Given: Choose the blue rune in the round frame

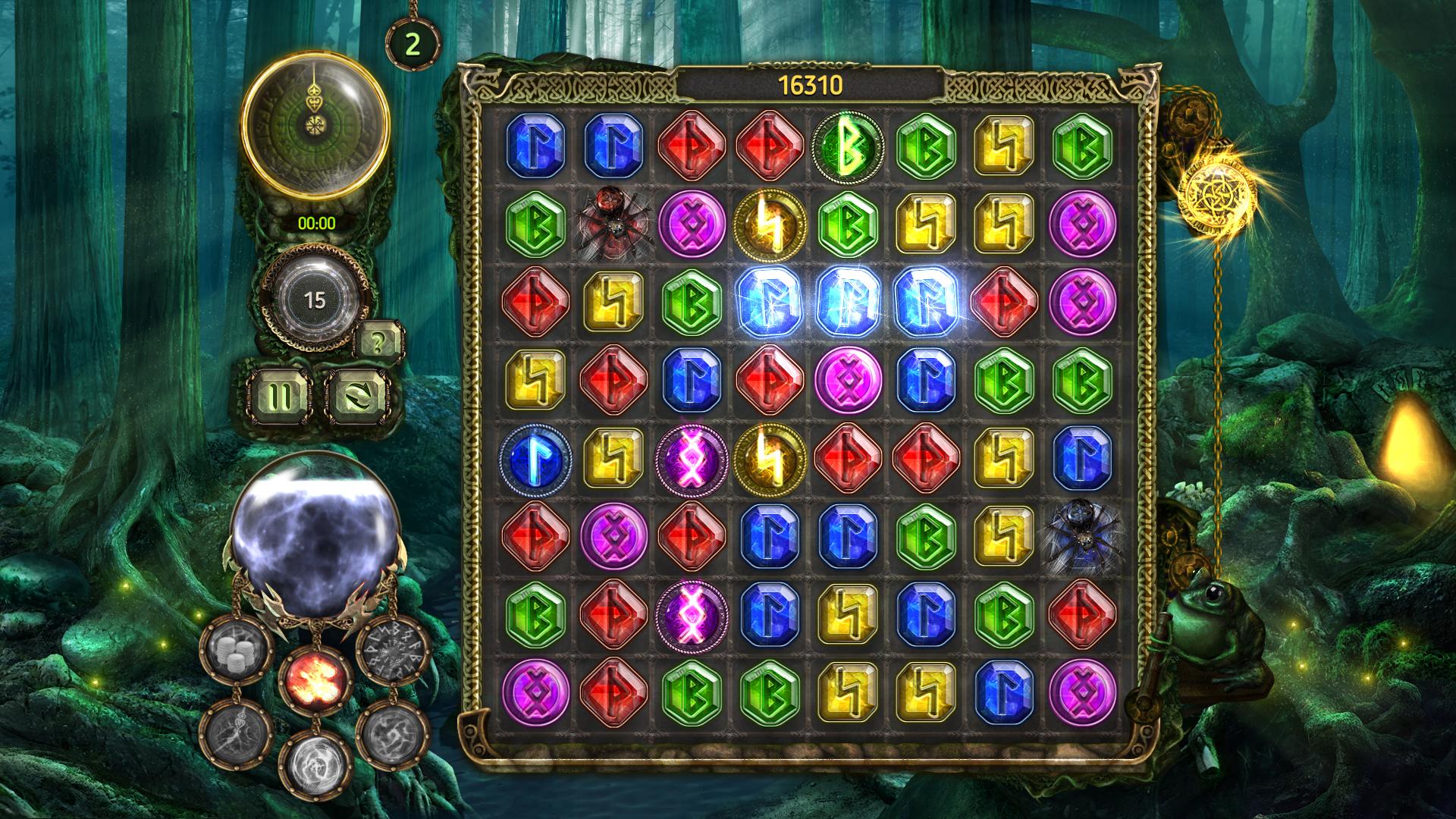Looking at the screenshot, I should pyautogui.click(x=534, y=457).
